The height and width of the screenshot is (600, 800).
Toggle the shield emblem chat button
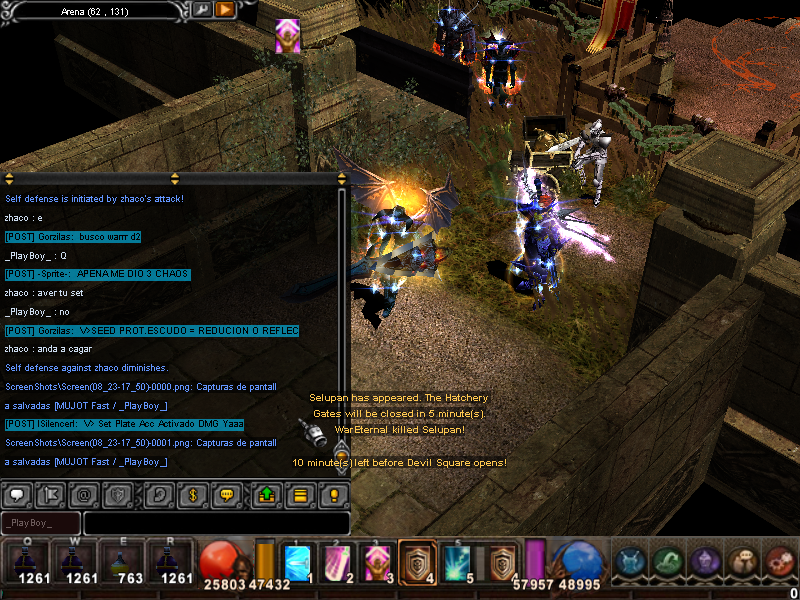(x=119, y=494)
